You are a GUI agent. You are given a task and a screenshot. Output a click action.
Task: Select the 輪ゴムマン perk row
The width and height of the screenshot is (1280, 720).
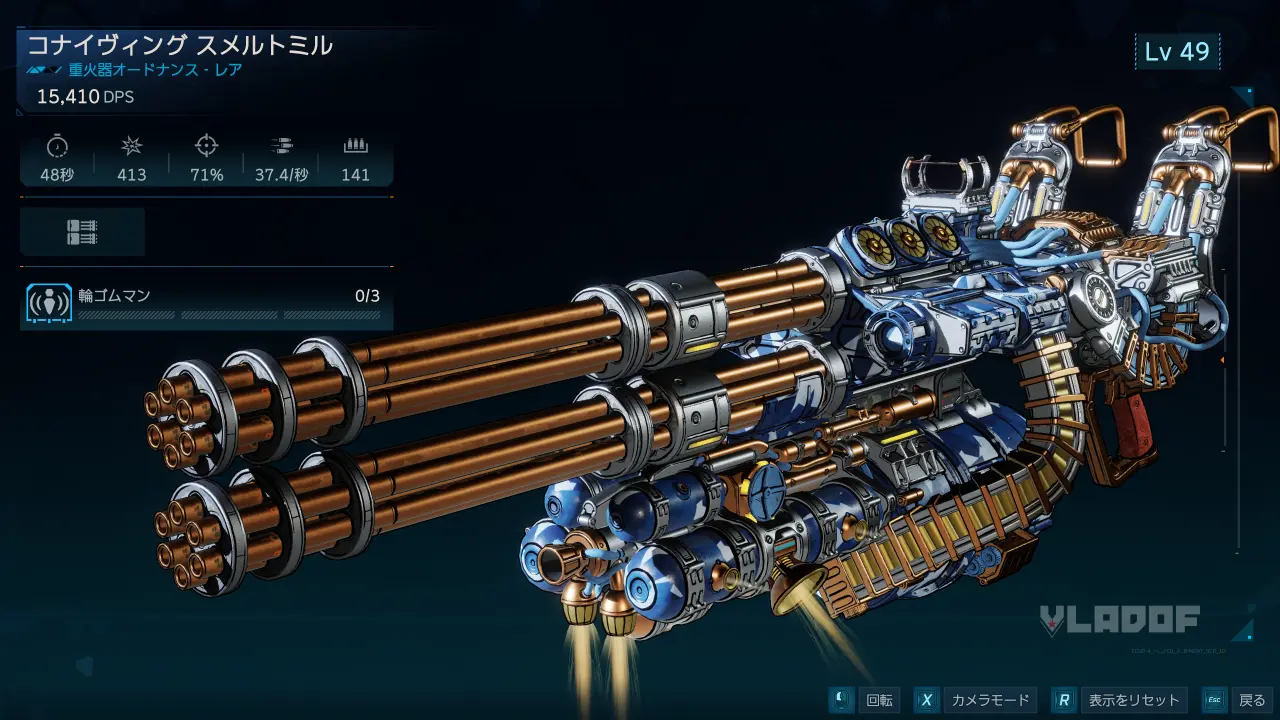(x=205, y=304)
